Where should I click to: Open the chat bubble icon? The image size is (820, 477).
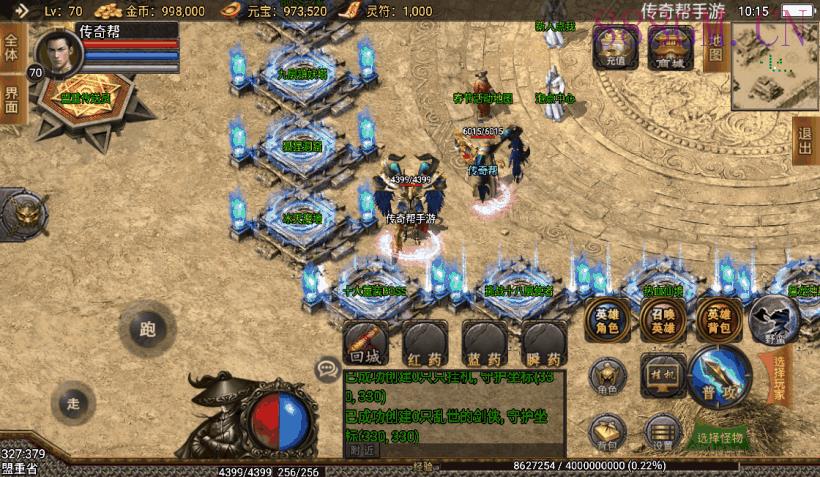[327, 369]
